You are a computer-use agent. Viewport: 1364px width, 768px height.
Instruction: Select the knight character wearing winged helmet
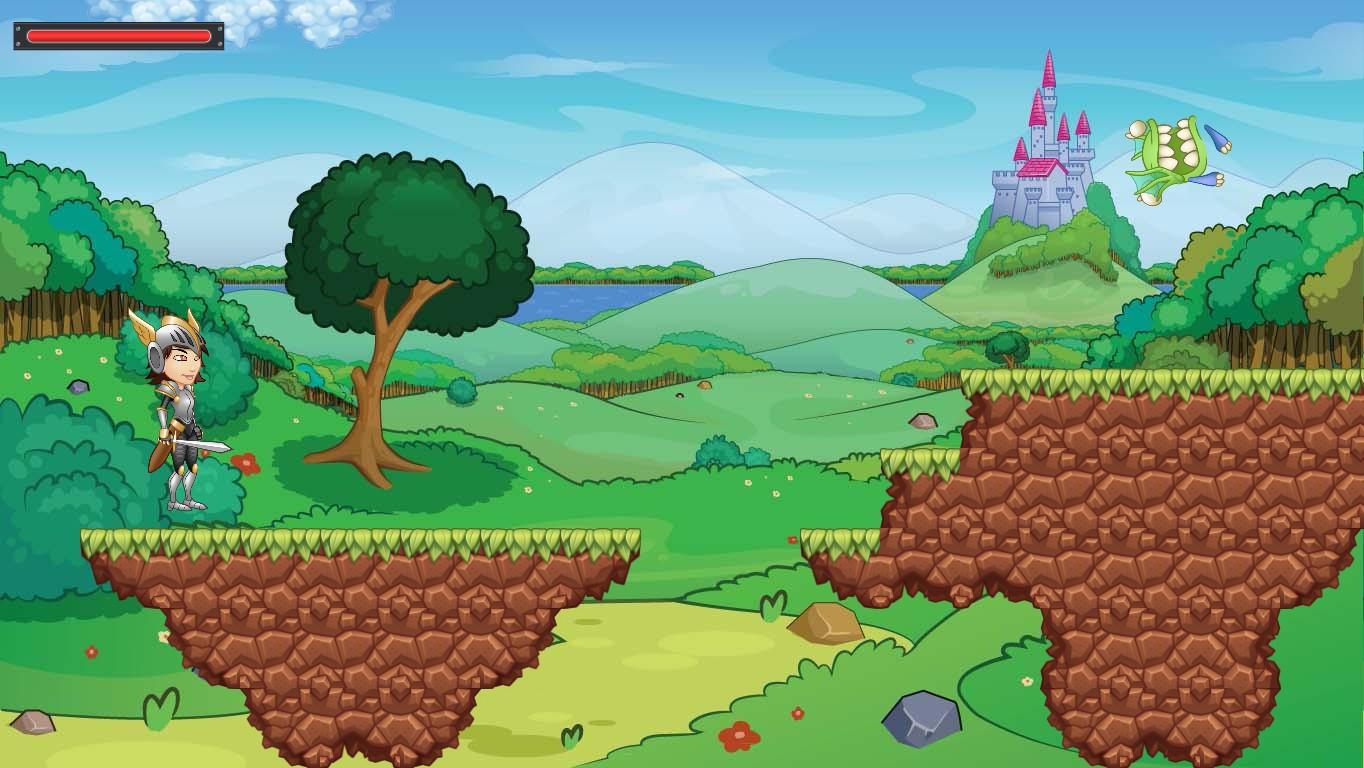tap(178, 410)
